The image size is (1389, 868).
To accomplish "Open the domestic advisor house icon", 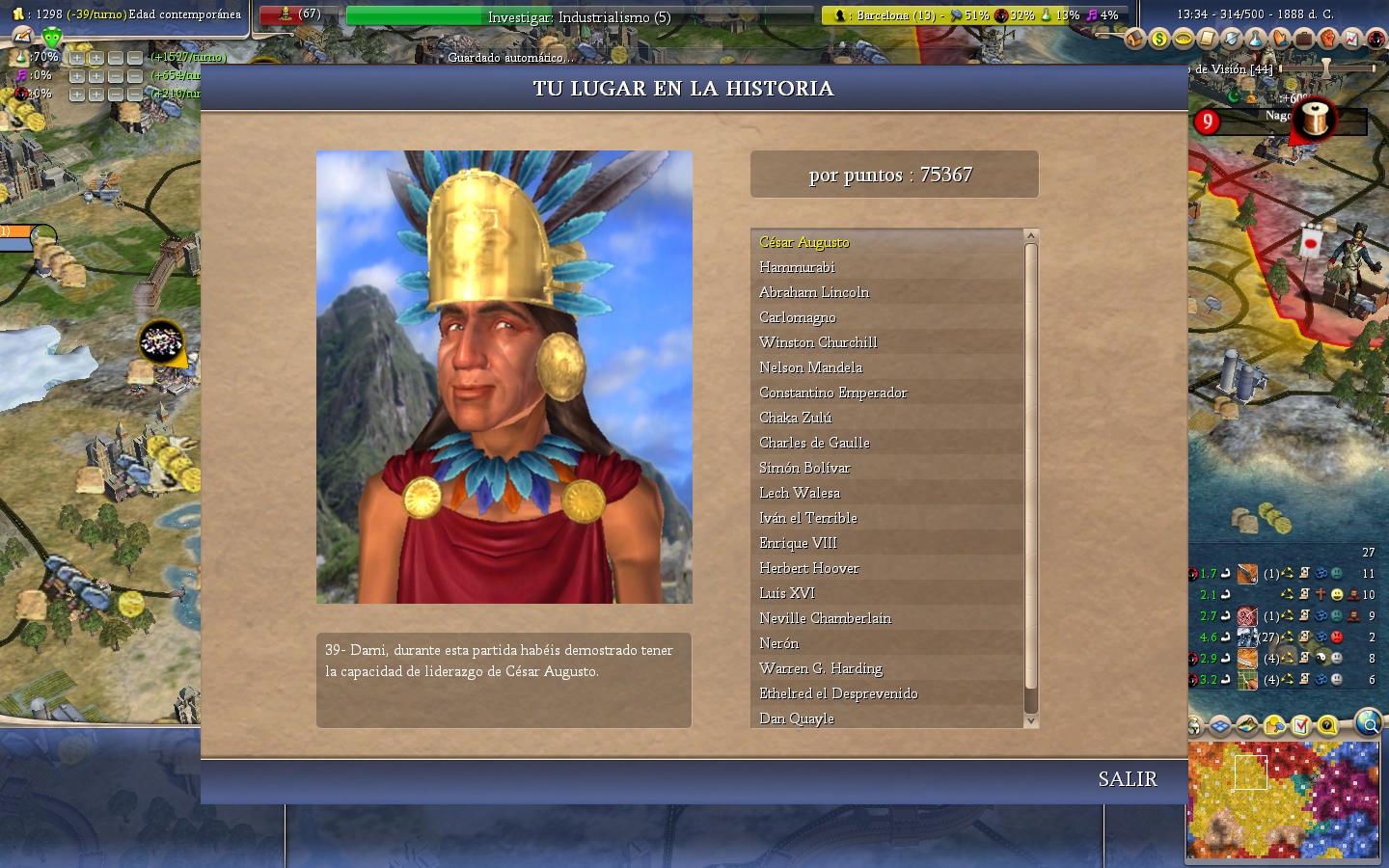I will tap(1135, 40).
